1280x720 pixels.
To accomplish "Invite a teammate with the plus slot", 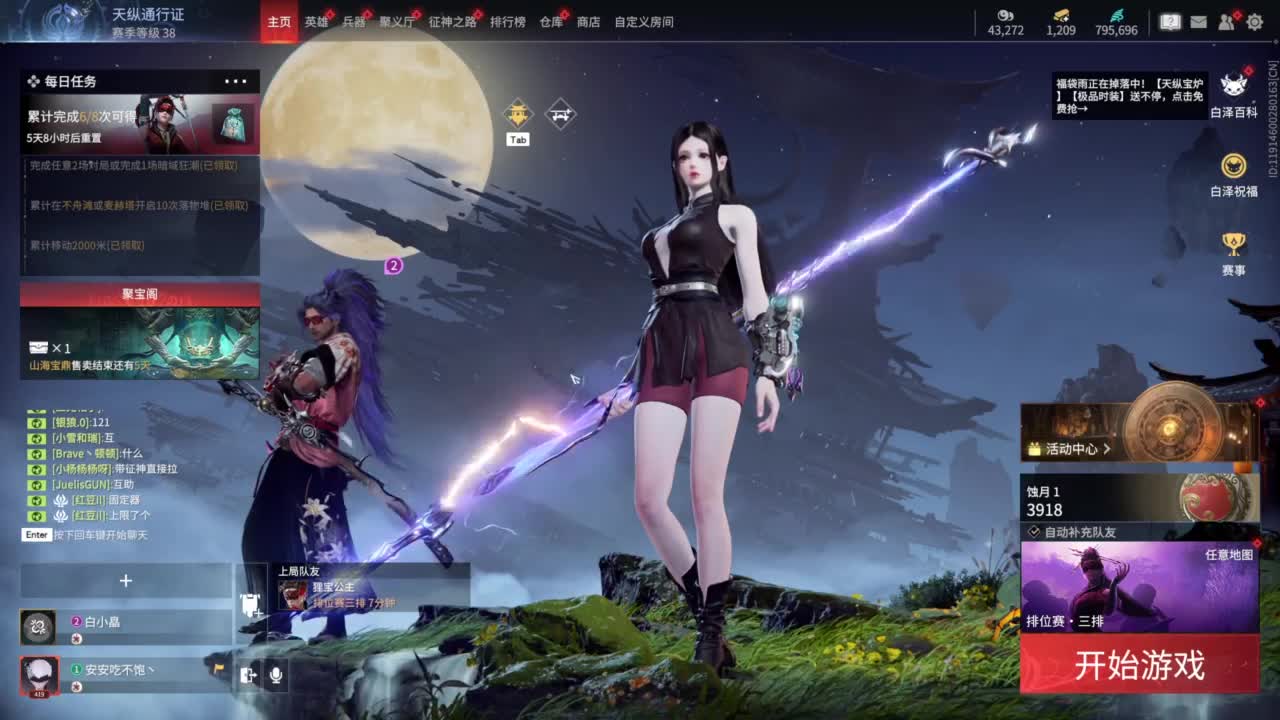I will (x=126, y=581).
